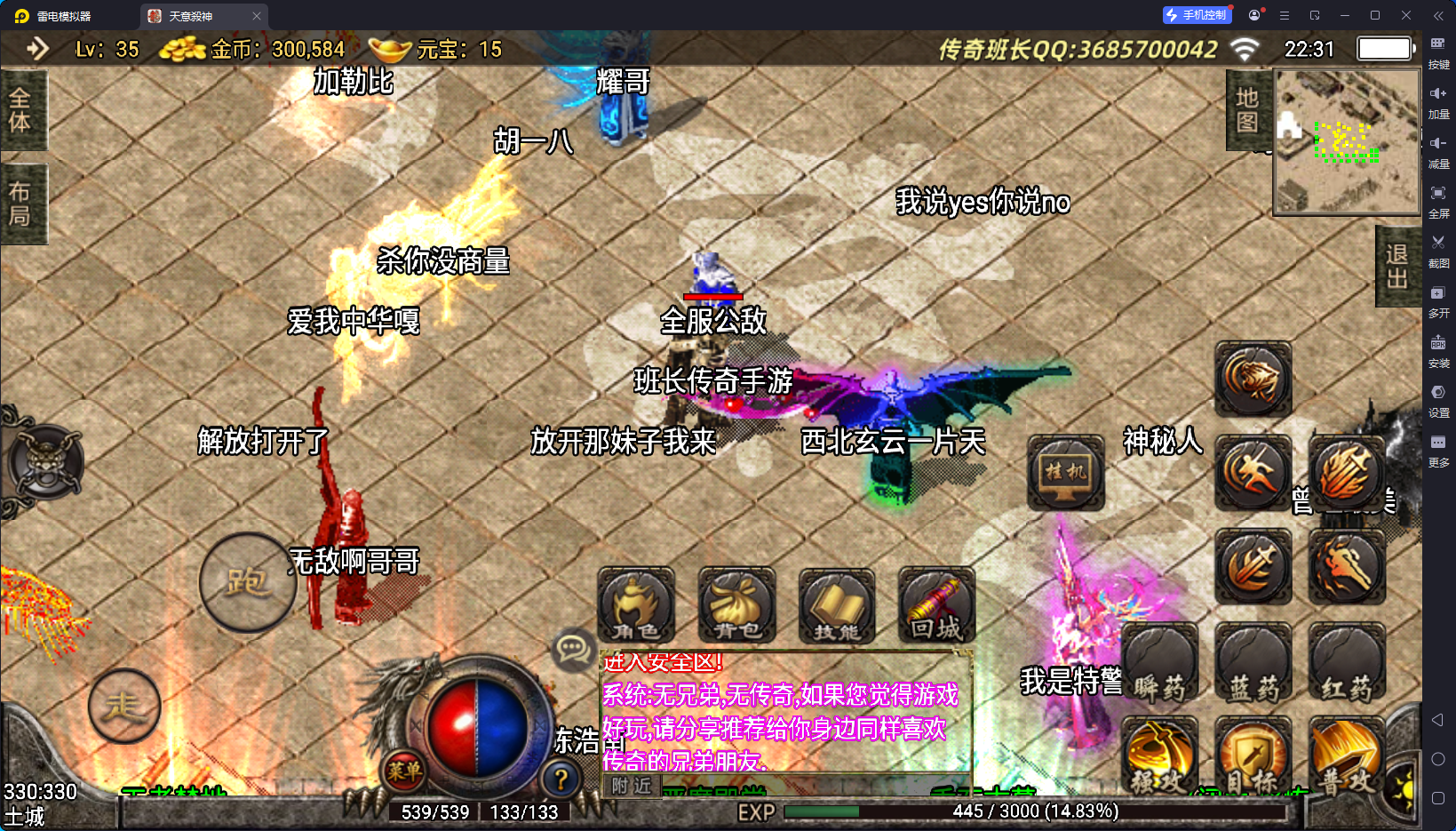
Task: Select the 全体 attack mode tab
Action: (x=21, y=110)
